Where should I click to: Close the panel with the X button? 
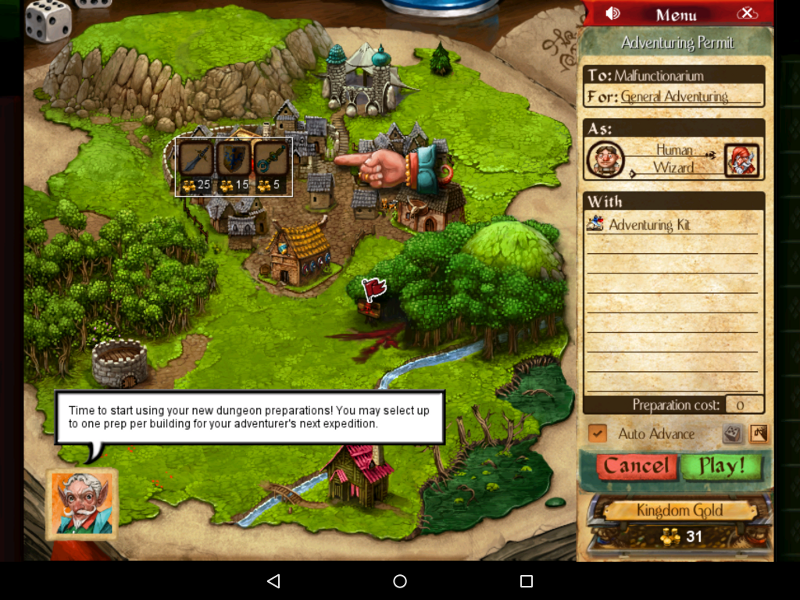click(x=747, y=13)
